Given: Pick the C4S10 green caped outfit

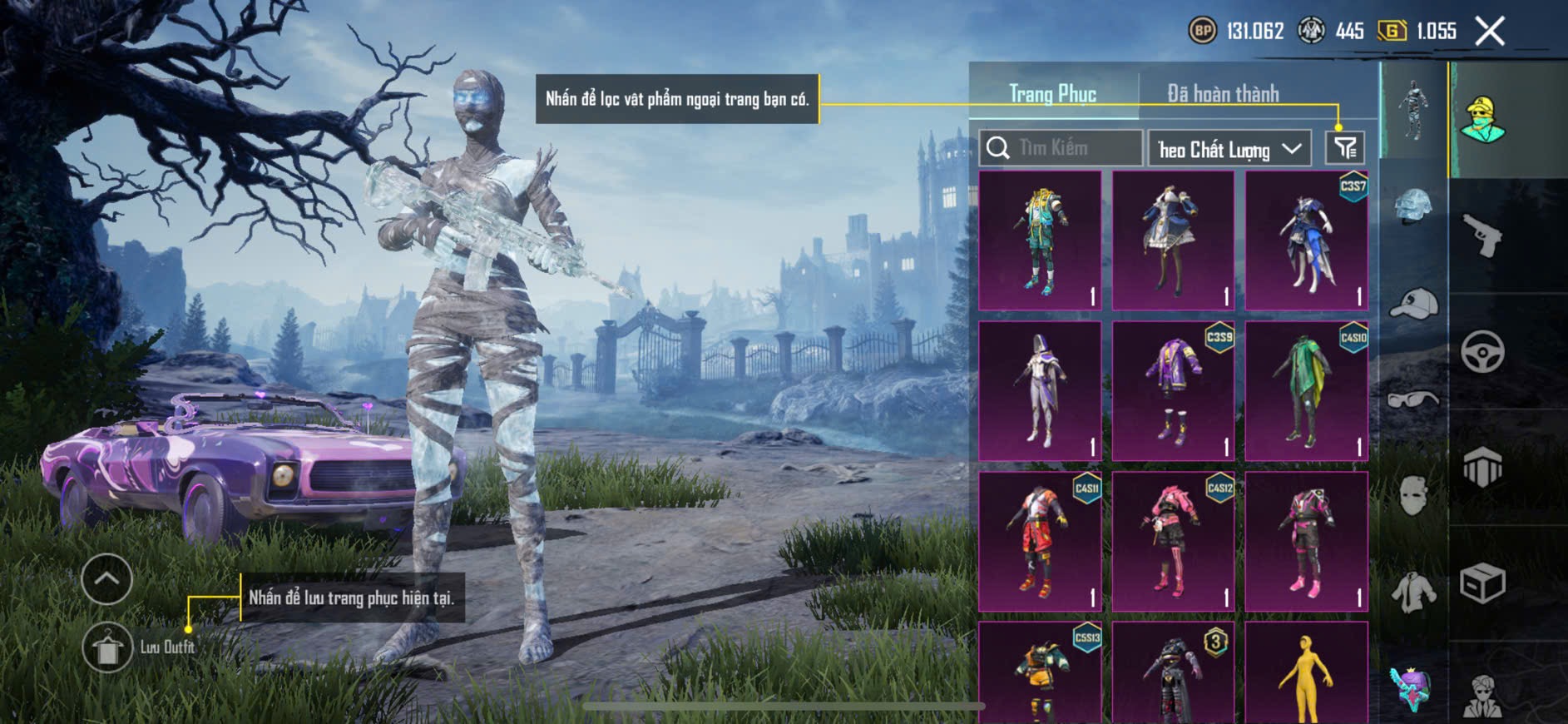Looking at the screenshot, I should (x=1306, y=391).
